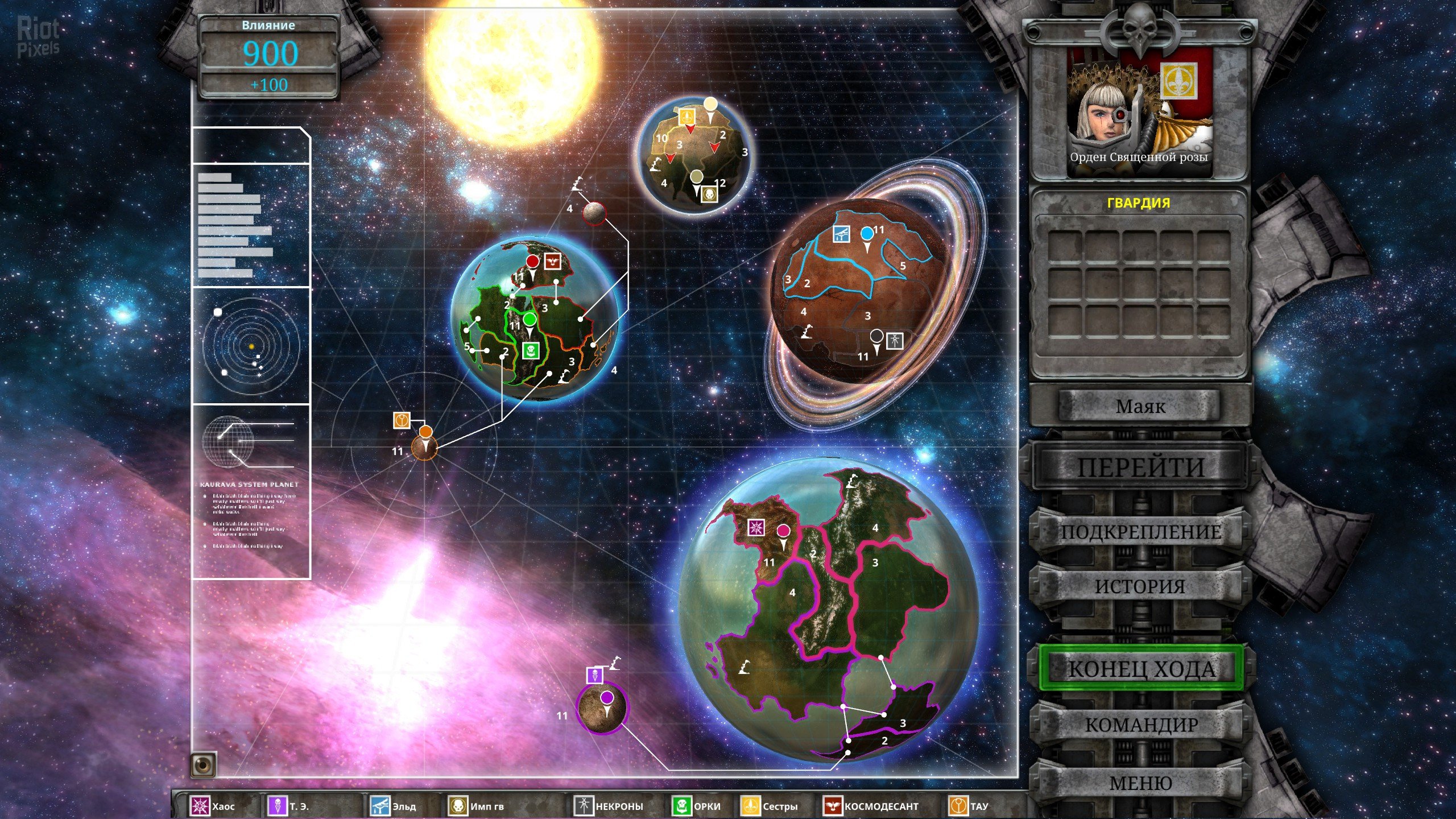The image size is (1456, 819).
Task: Open the ИСТОРИЯ history panel
Action: [1140, 586]
